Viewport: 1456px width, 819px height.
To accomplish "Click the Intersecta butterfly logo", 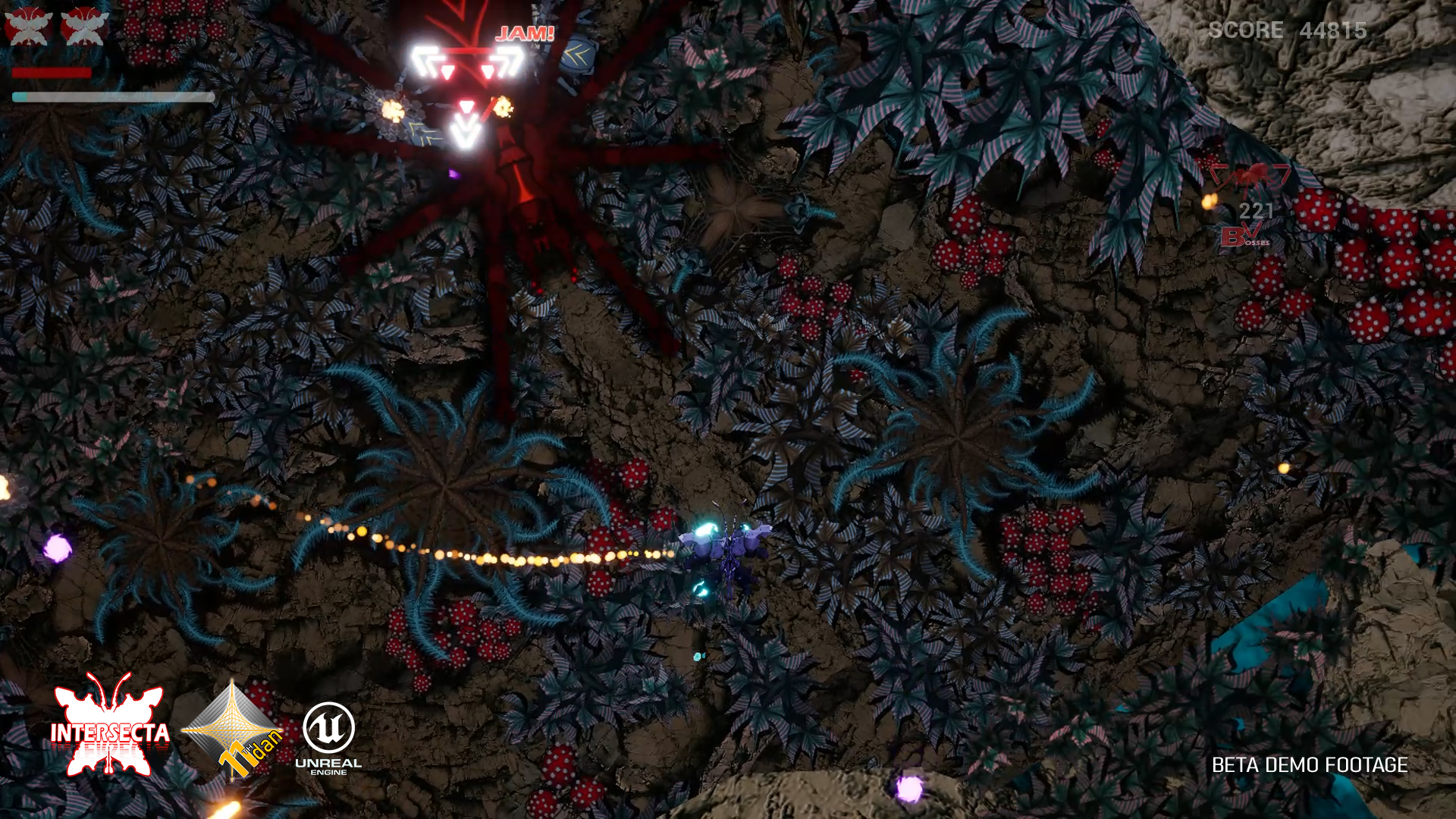I will click(110, 727).
